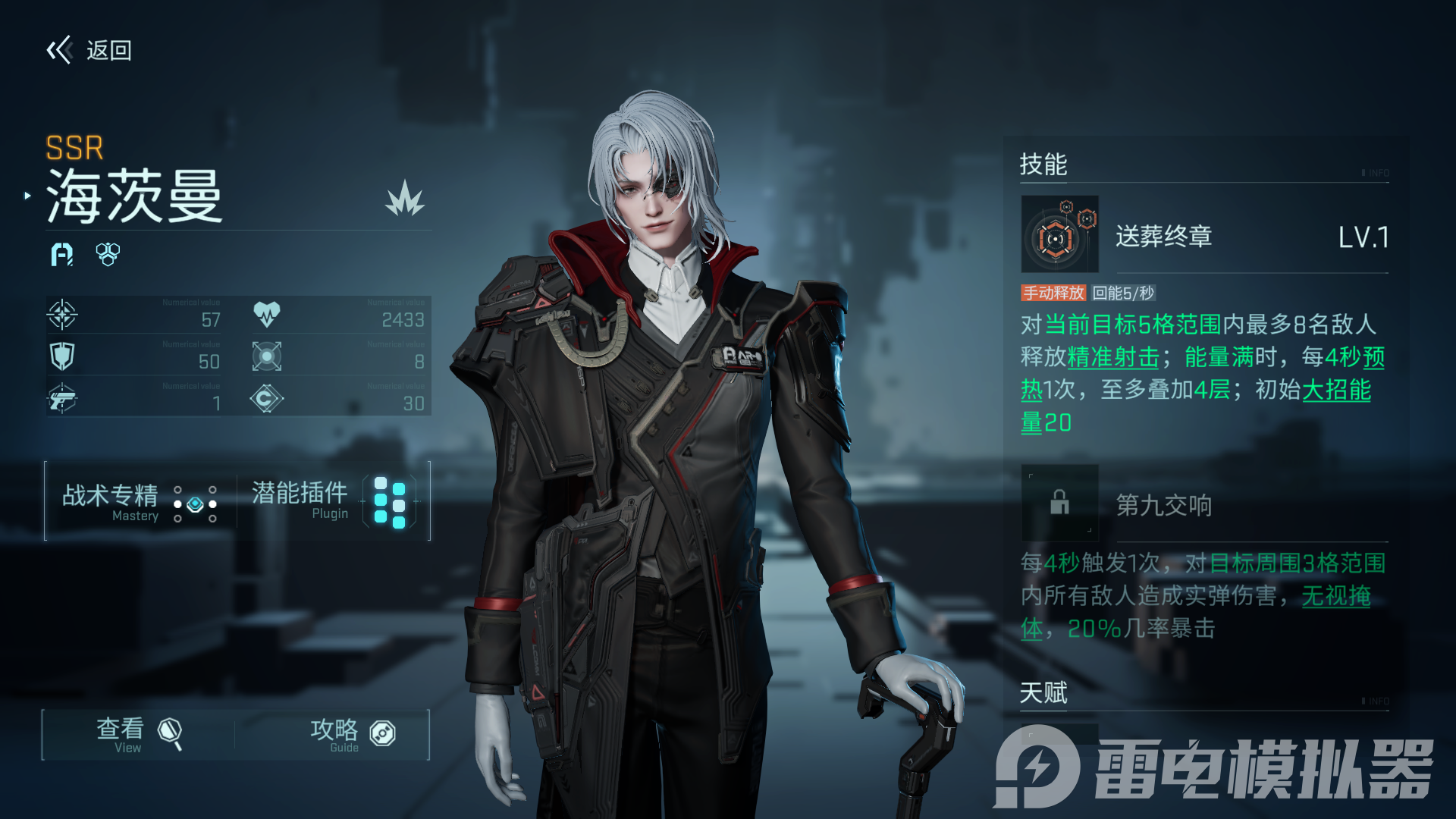Show INFO for the 天赋 section
This screenshot has width=1456, height=819.
click(1376, 701)
